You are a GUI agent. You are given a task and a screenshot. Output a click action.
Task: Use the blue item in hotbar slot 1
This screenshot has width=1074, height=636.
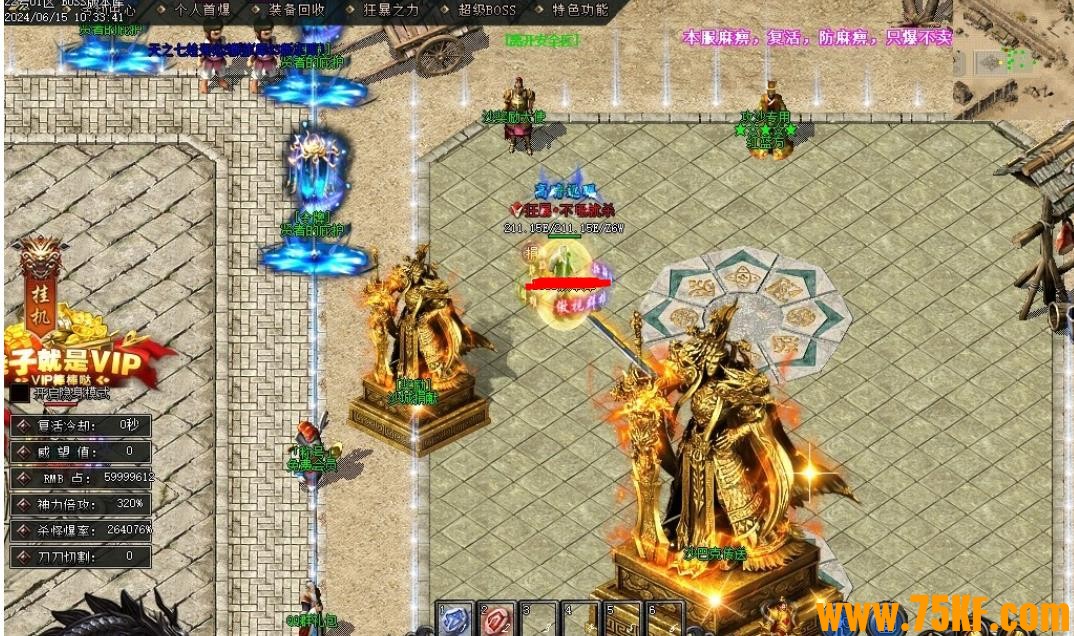click(x=455, y=620)
